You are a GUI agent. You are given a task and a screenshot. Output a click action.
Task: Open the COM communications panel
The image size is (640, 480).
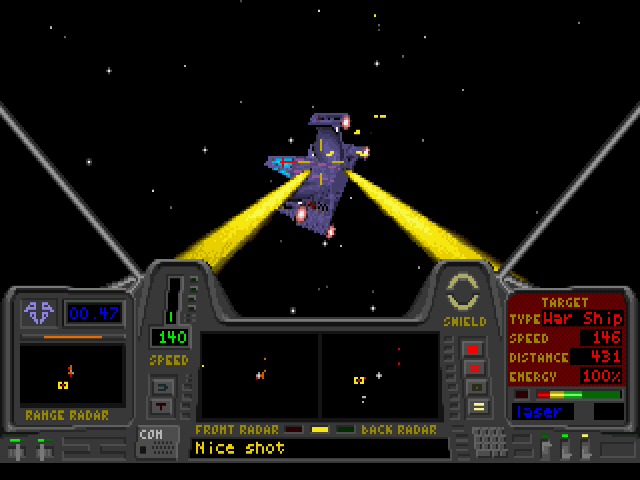click(158, 441)
